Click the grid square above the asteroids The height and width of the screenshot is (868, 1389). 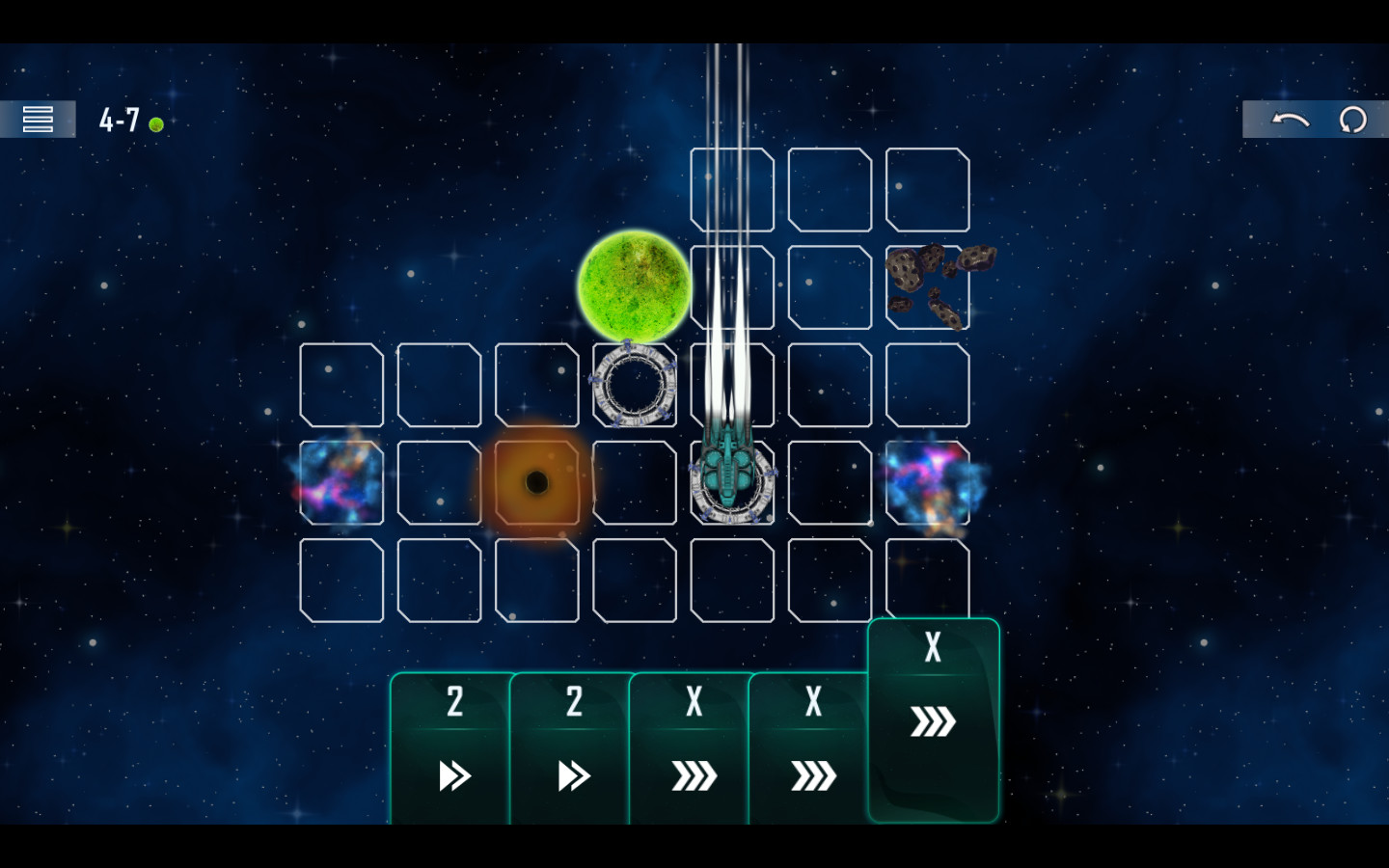click(929, 189)
